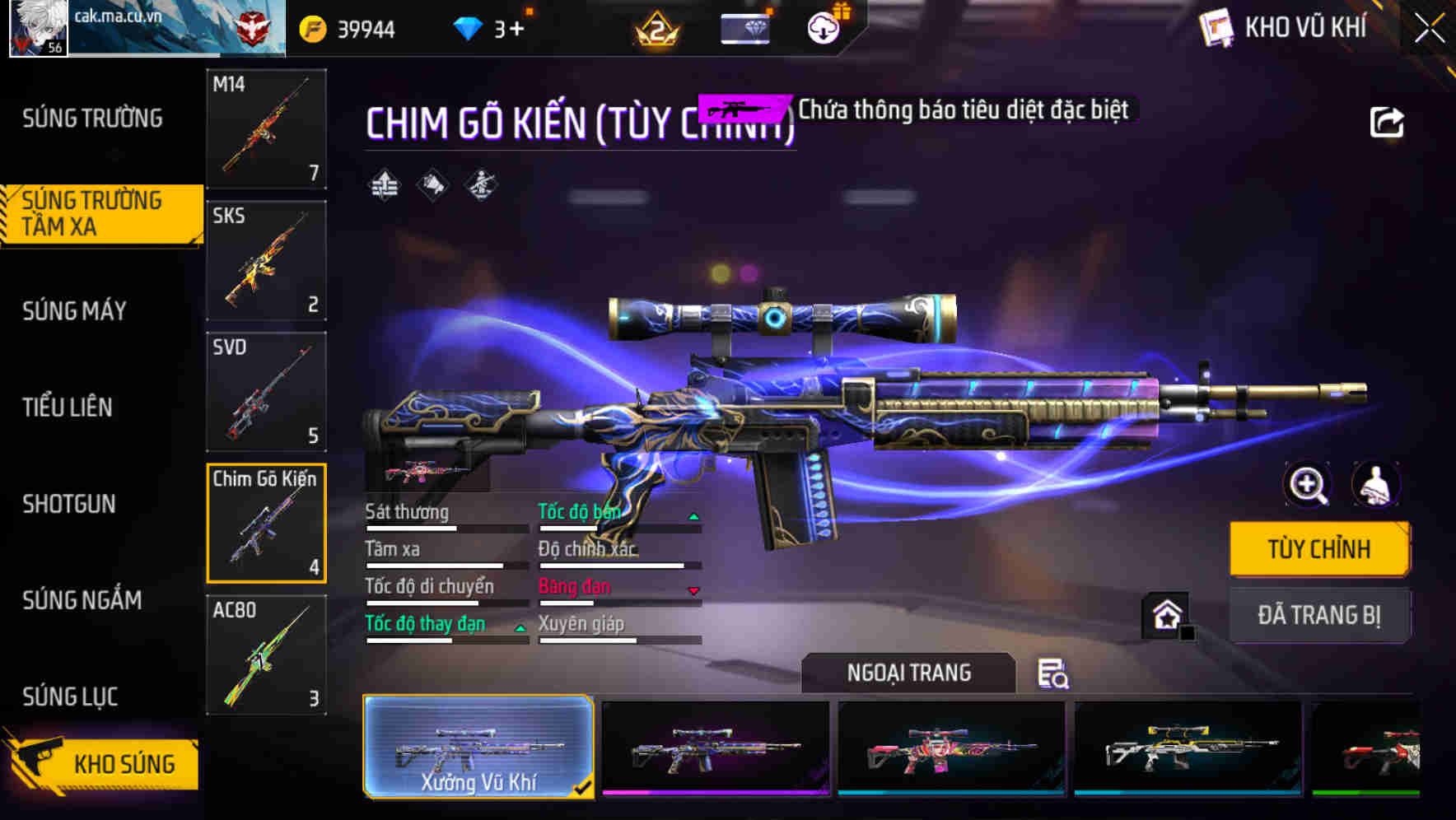Select the Shotgun category

tap(70, 504)
